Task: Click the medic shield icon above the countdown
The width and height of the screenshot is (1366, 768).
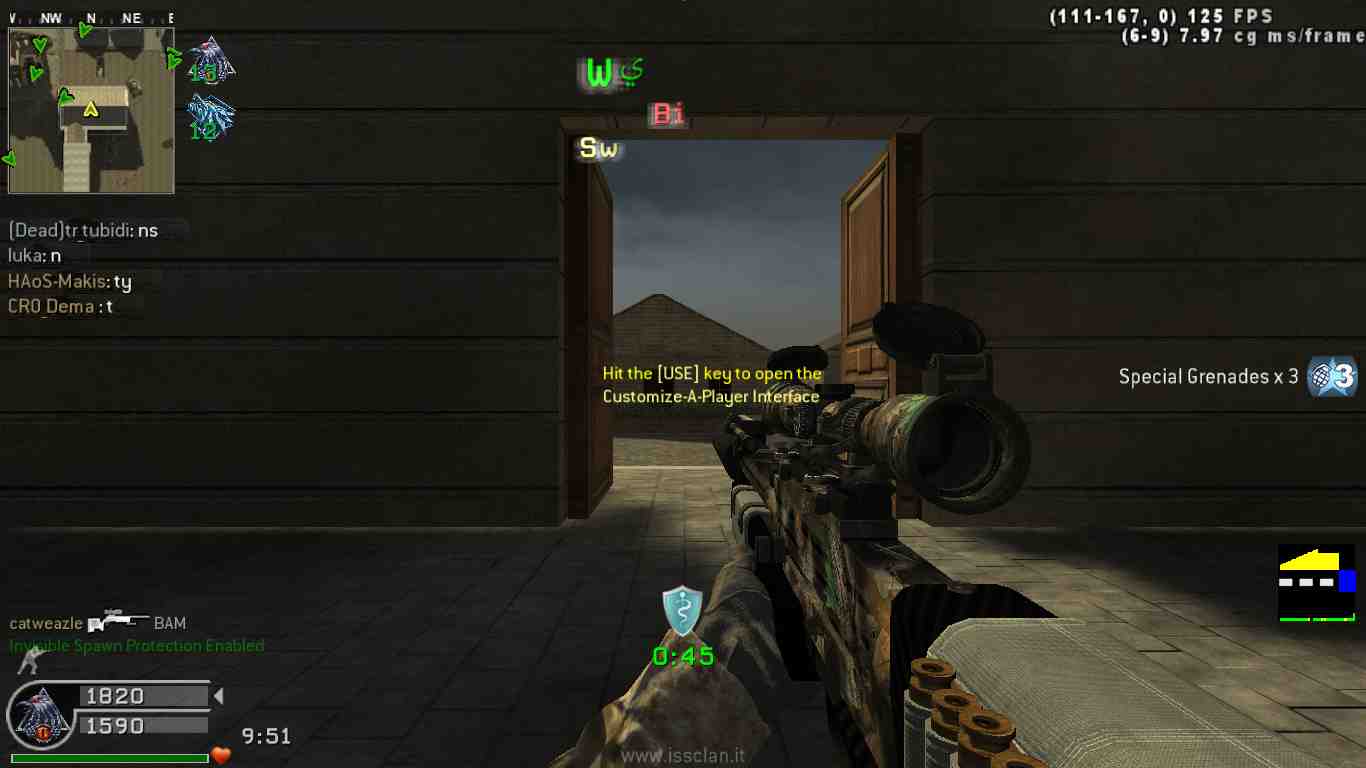Action: click(x=682, y=611)
